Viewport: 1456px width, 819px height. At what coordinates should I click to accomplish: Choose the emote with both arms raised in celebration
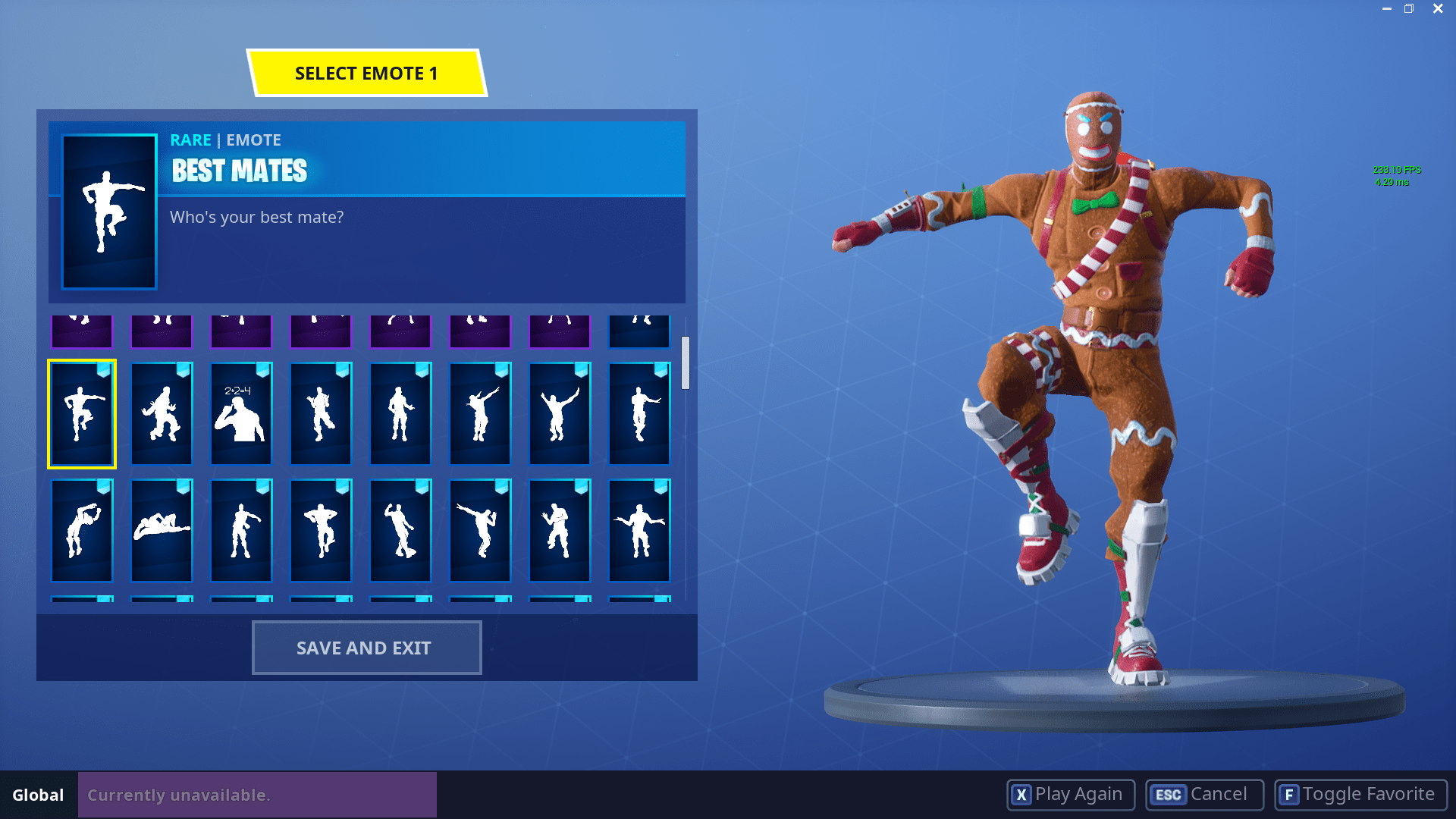559,413
